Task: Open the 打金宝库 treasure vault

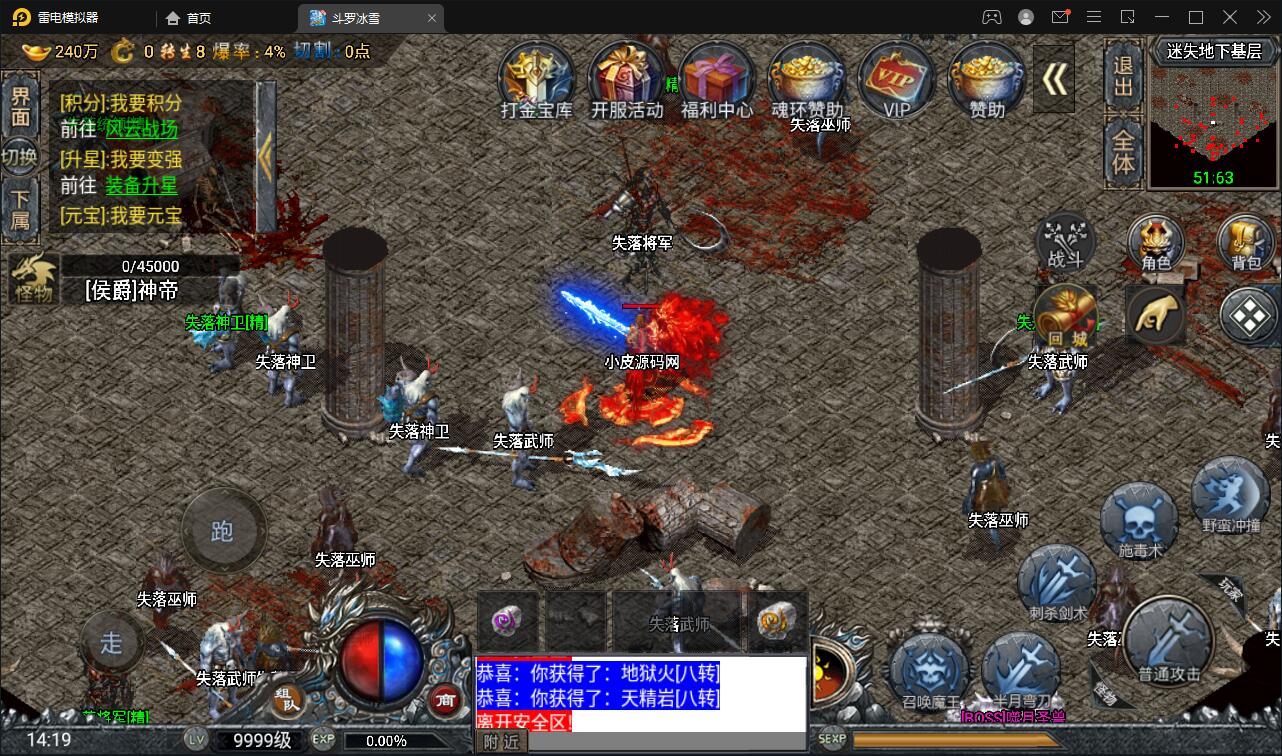Action: click(x=538, y=80)
